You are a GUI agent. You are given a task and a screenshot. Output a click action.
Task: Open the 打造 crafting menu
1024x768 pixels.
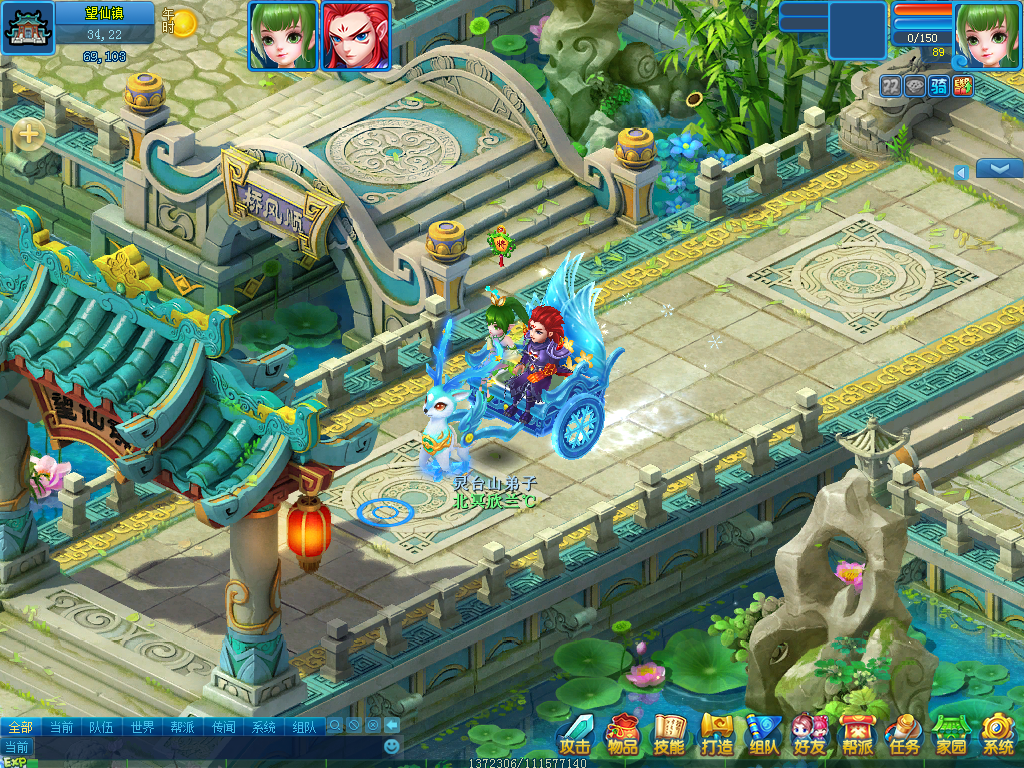click(x=716, y=735)
